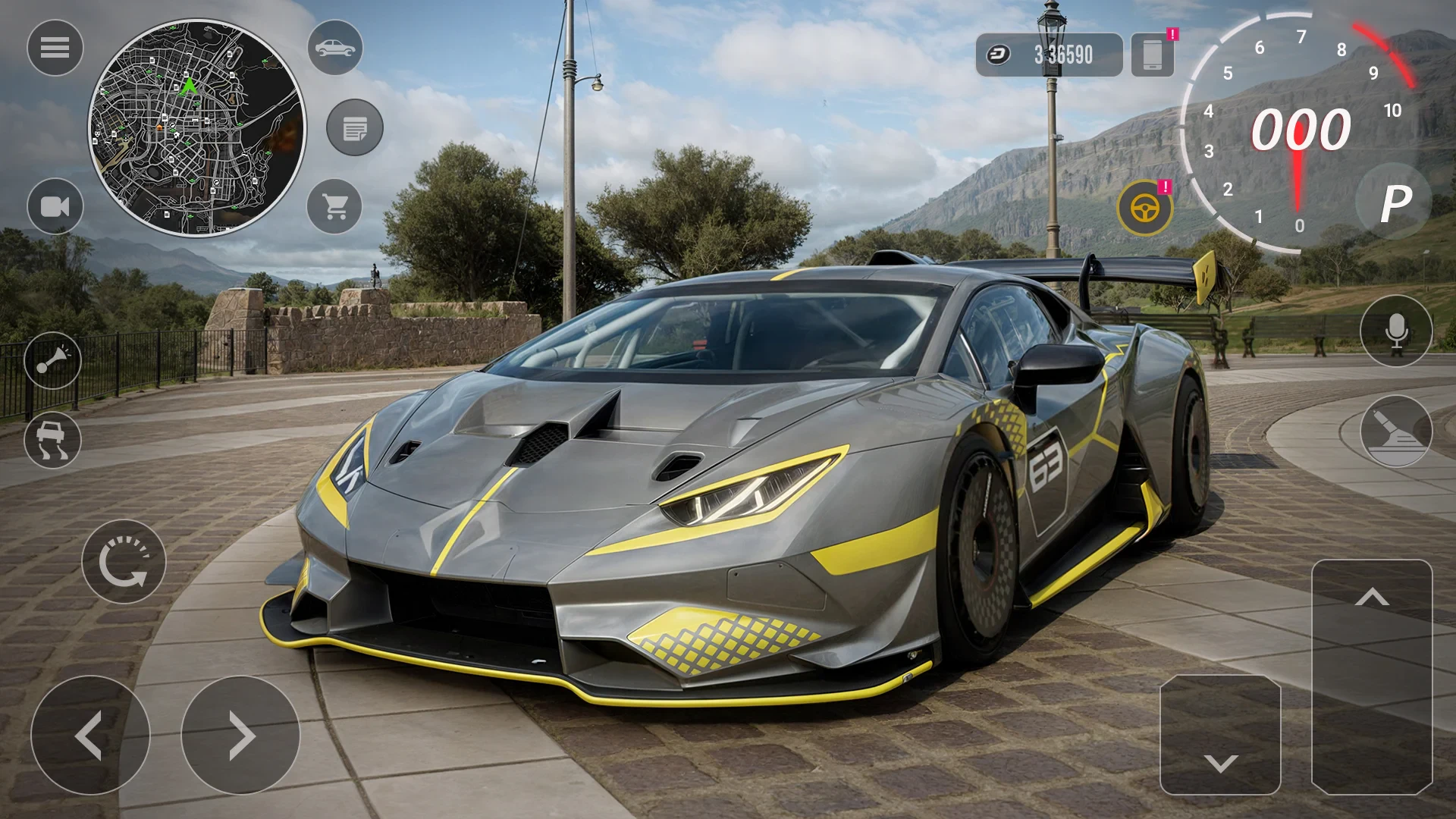Activate the microphone voice chat button
Image resolution: width=1456 pixels, height=819 pixels.
tap(1396, 331)
